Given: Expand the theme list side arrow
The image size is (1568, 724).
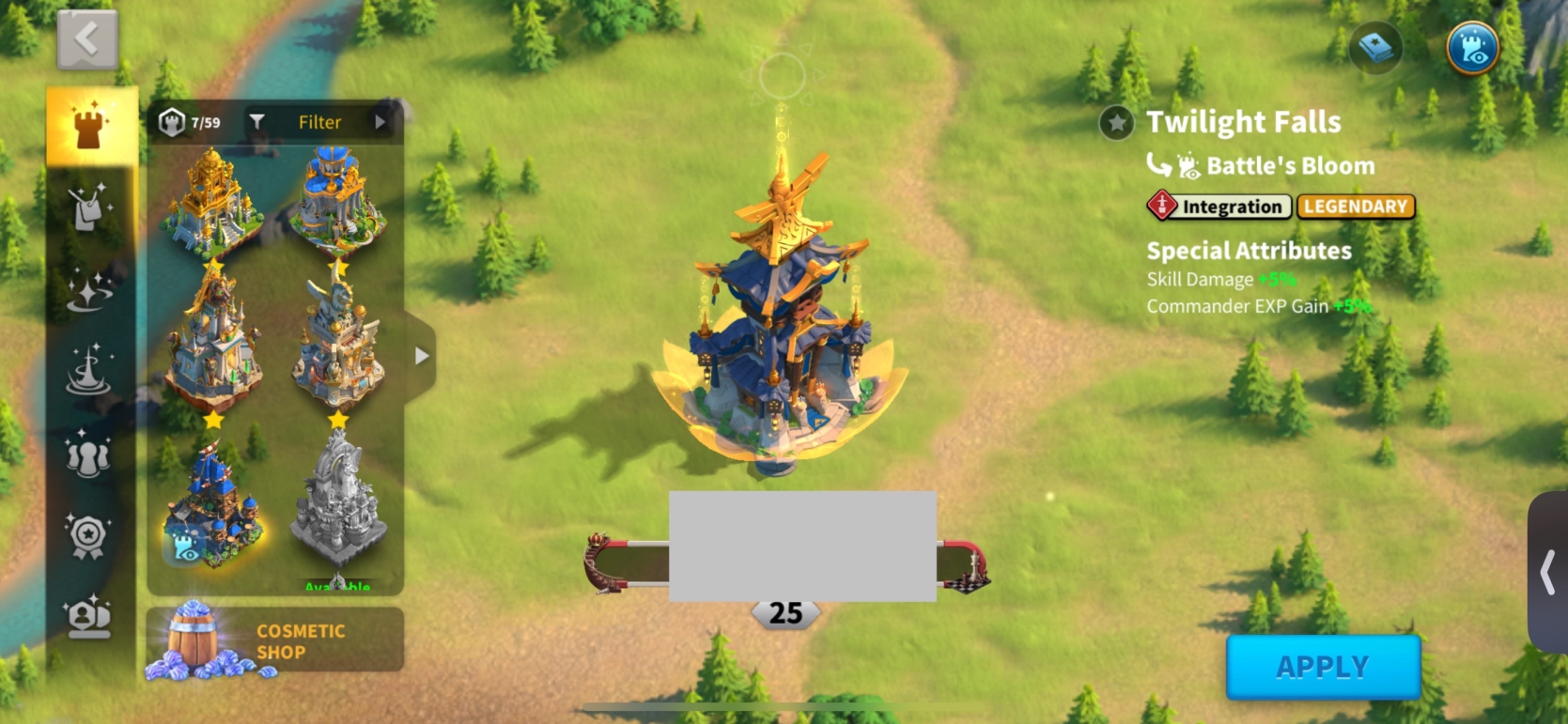Looking at the screenshot, I should pyautogui.click(x=422, y=356).
